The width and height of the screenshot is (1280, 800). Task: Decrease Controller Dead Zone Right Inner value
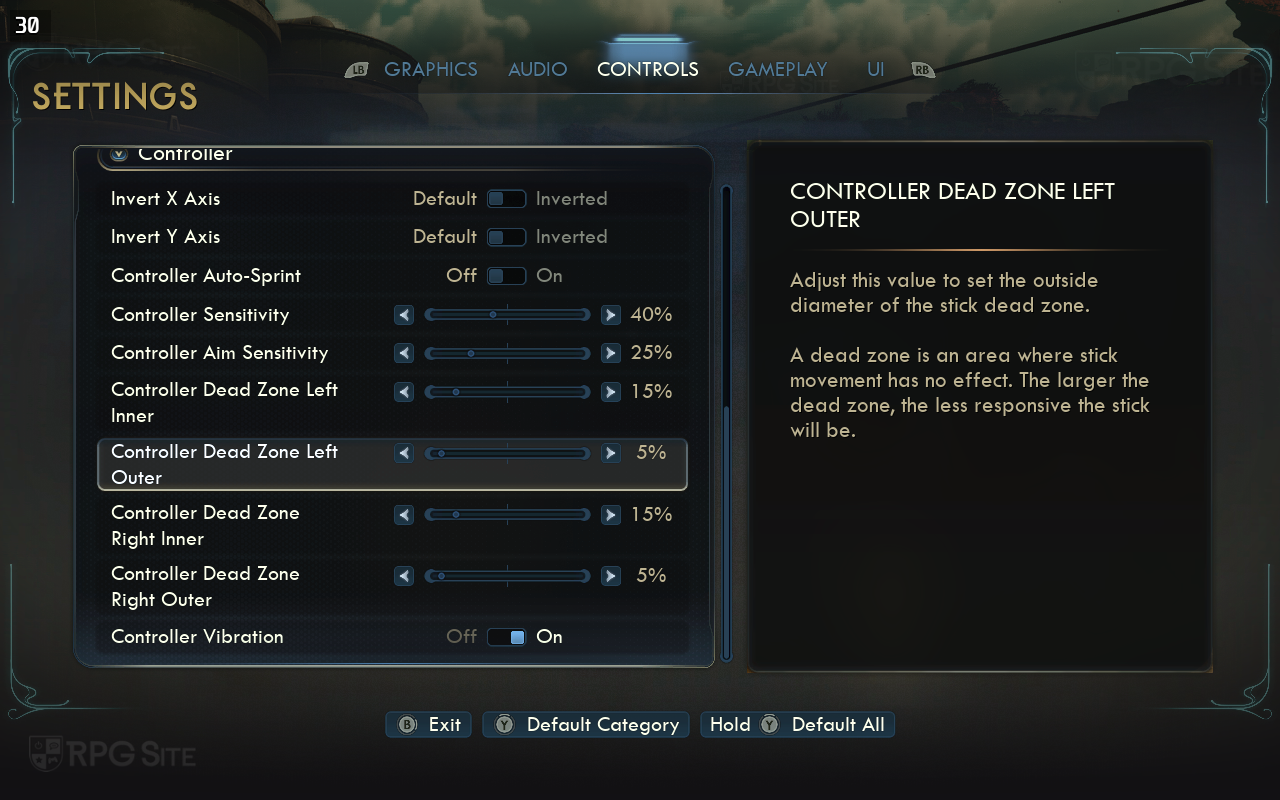pos(404,515)
